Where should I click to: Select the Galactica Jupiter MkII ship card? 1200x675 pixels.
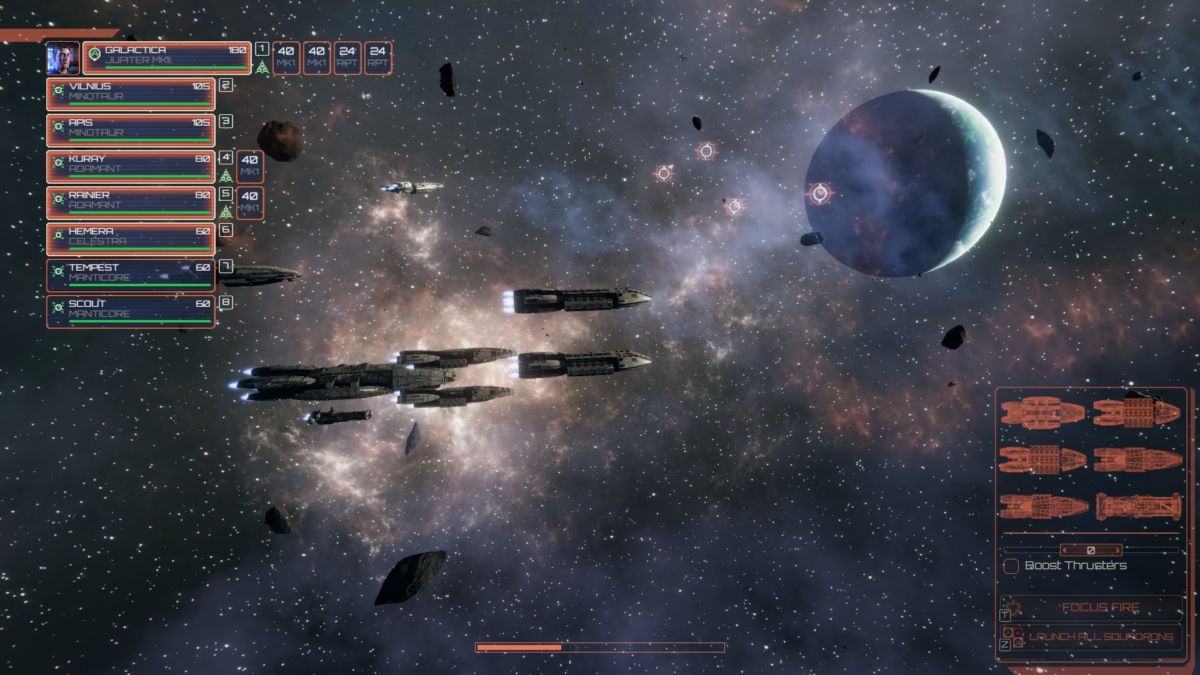coord(167,58)
